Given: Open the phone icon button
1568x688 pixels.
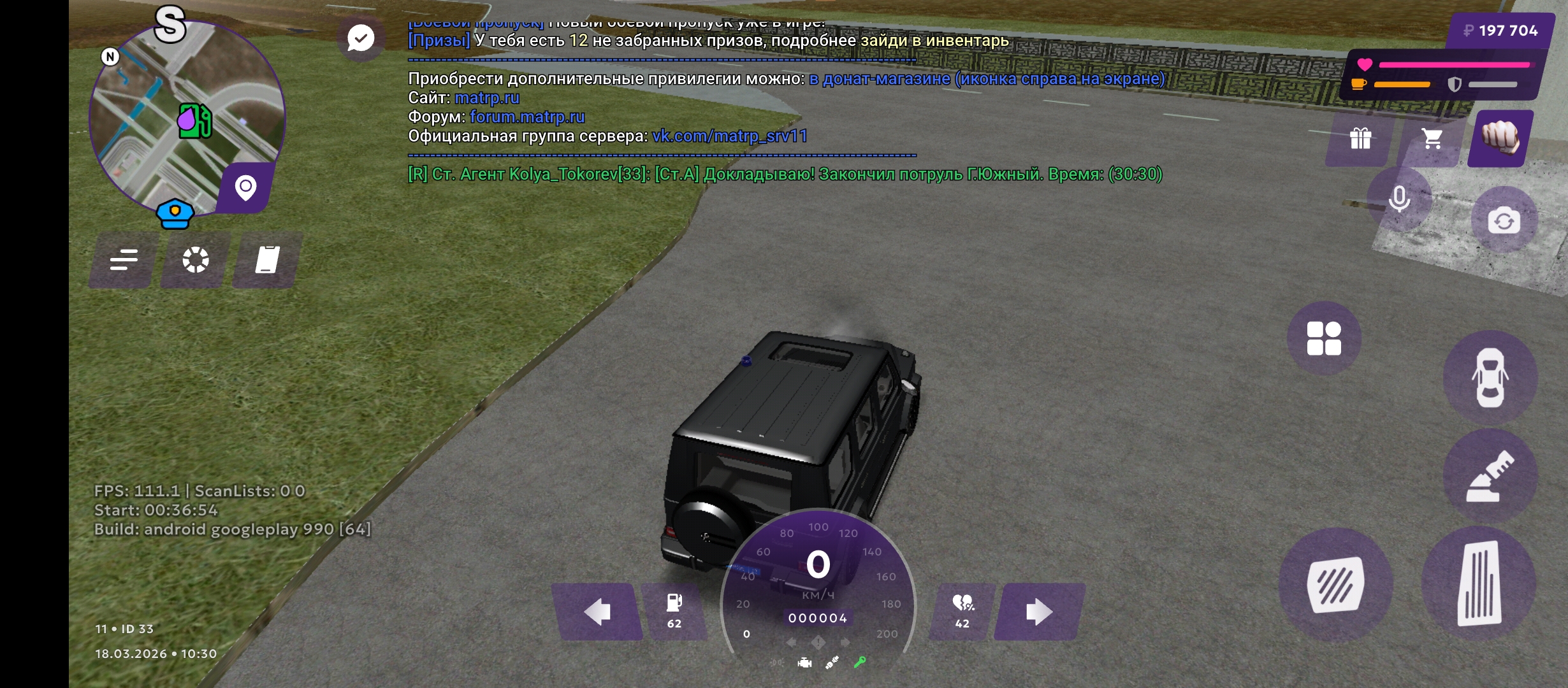Looking at the screenshot, I should click(x=268, y=260).
